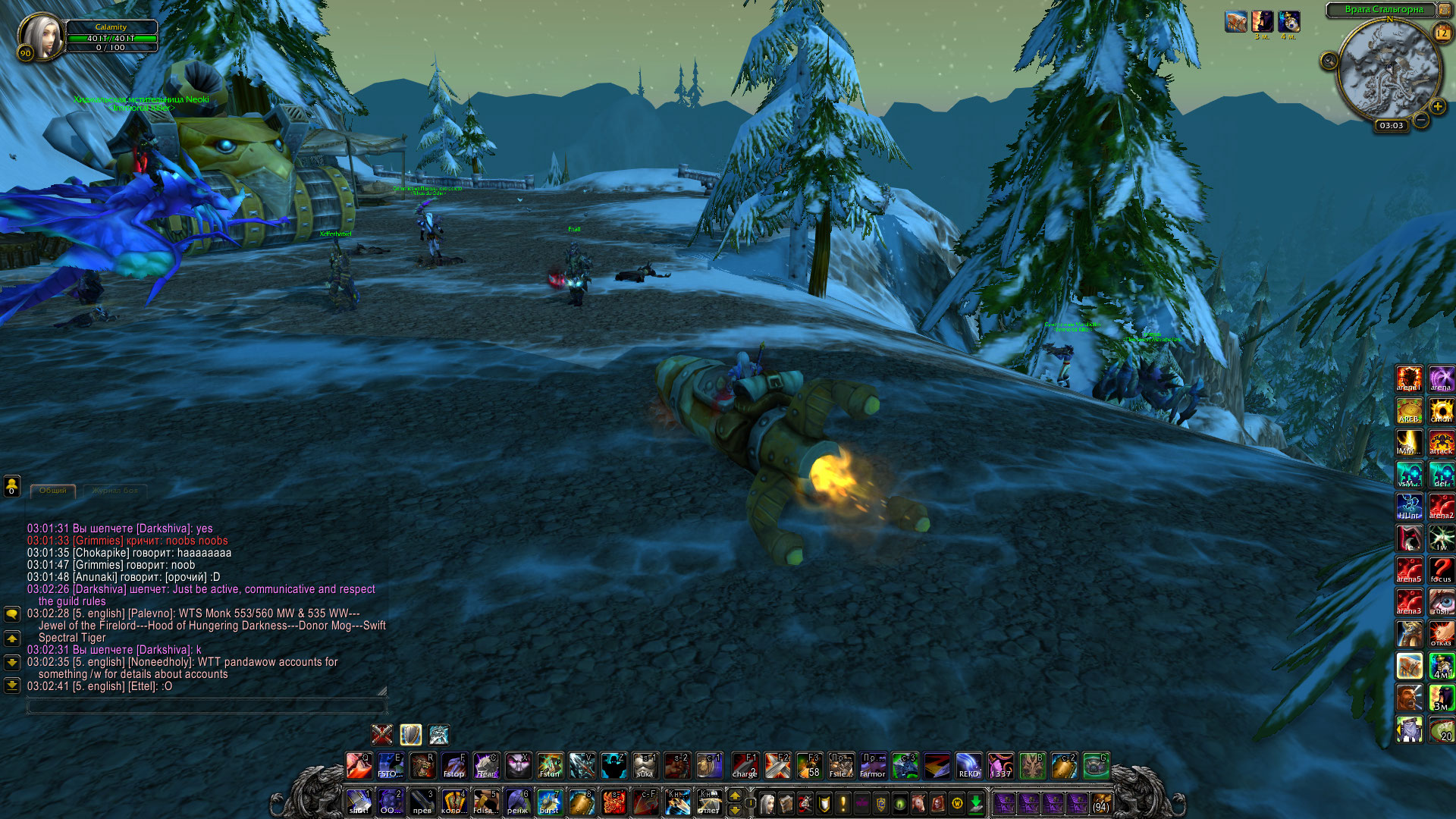Open the main backpack showing (94)
The height and width of the screenshot is (819, 1456).
1101,803
